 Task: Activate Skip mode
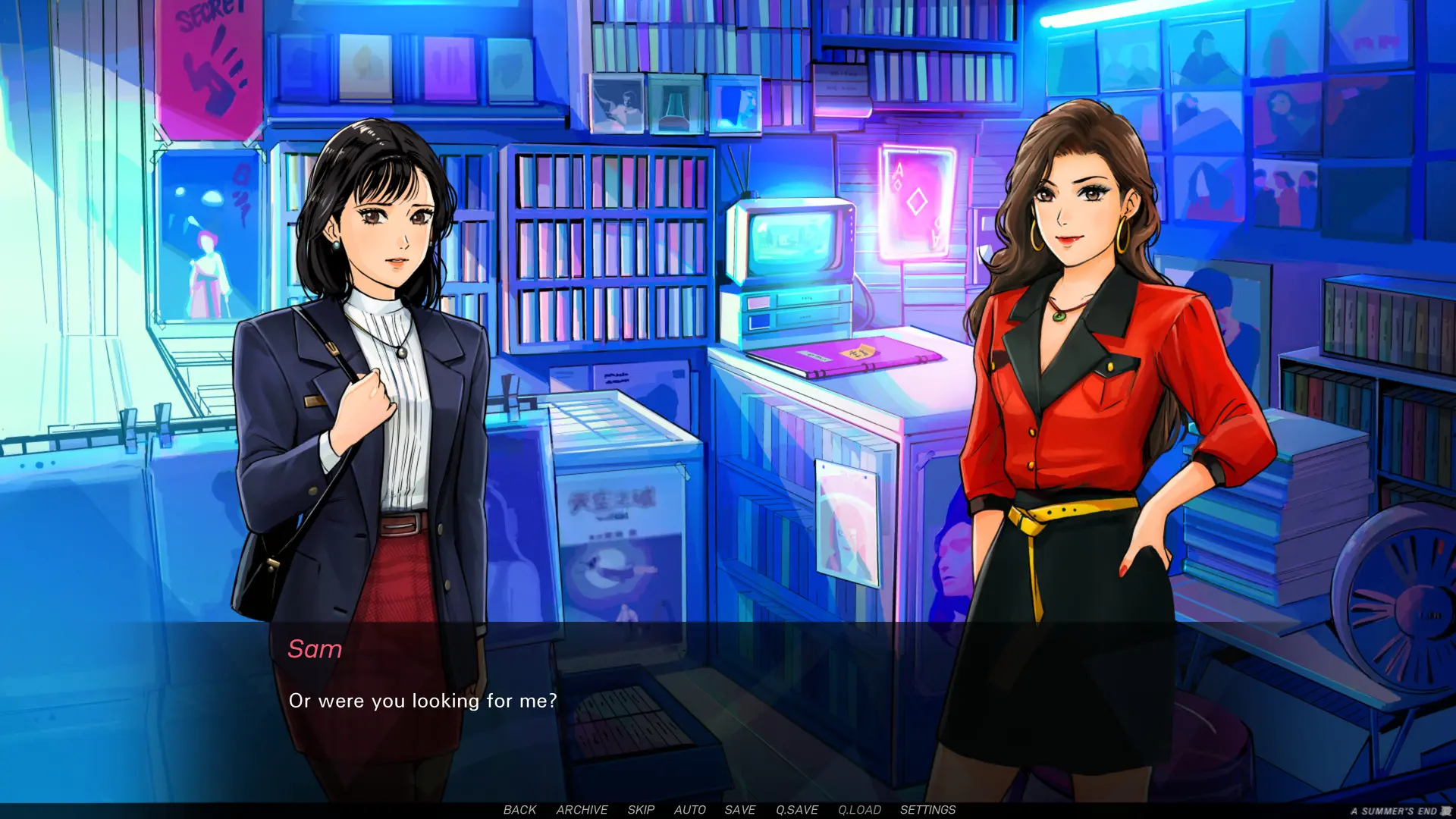641,810
